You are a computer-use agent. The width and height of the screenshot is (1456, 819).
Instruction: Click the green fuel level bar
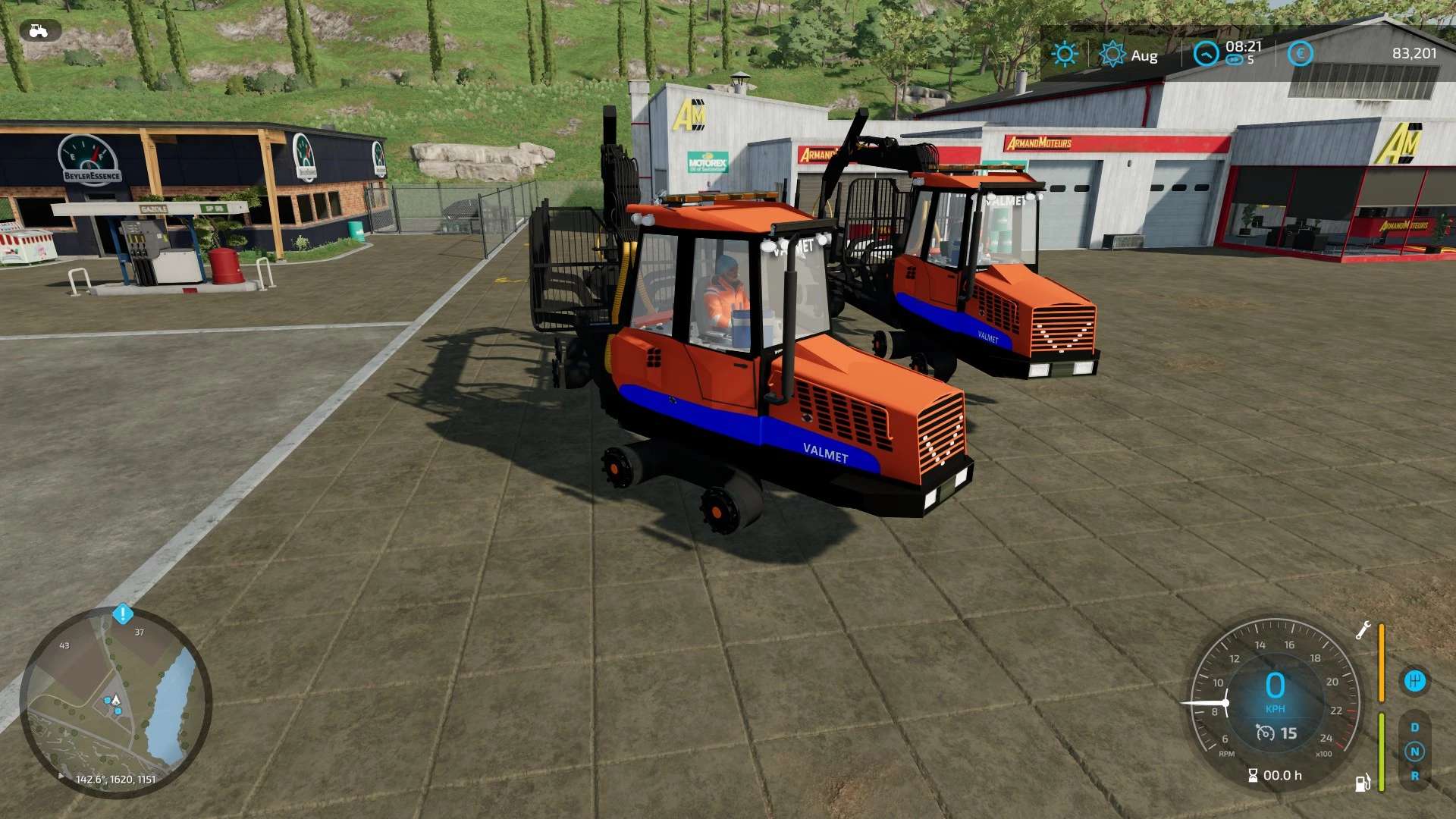click(x=1381, y=752)
